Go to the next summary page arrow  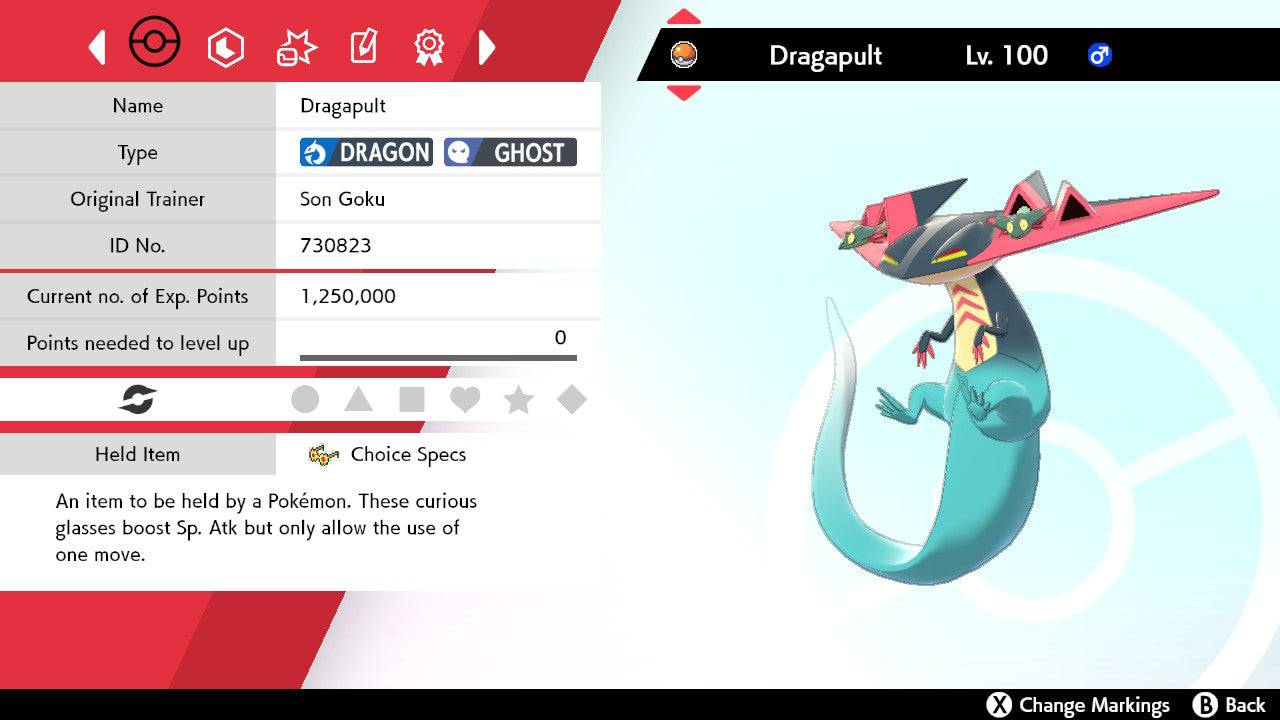[487, 47]
